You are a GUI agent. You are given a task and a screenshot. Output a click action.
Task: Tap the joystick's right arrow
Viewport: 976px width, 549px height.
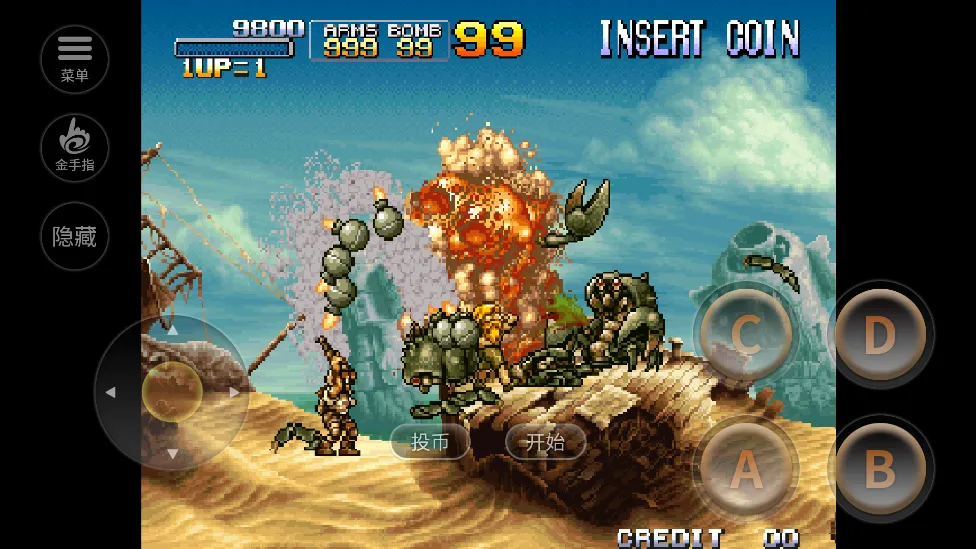pos(235,392)
